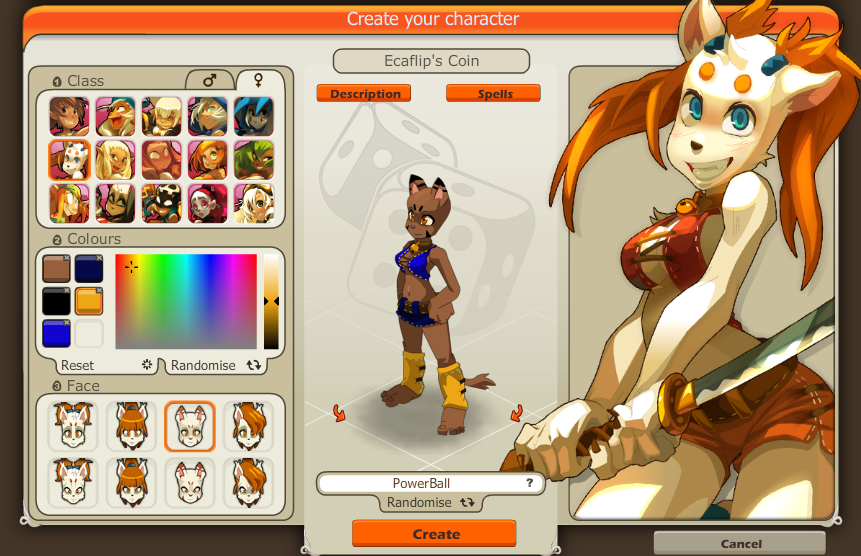The height and width of the screenshot is (556, 861).
Task: Switch to the female gender tab
Action: point(258,80)
